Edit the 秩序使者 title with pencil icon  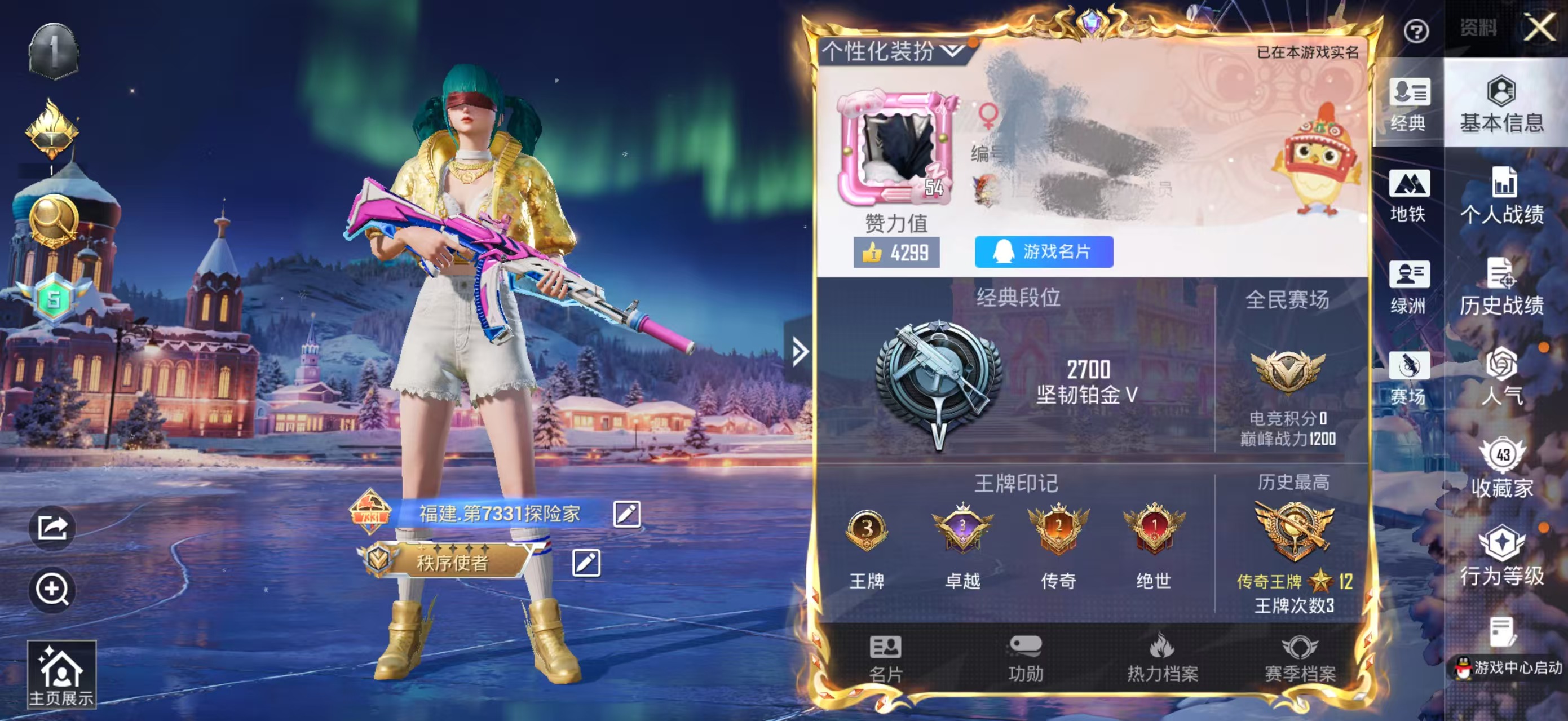pos(586,563)
